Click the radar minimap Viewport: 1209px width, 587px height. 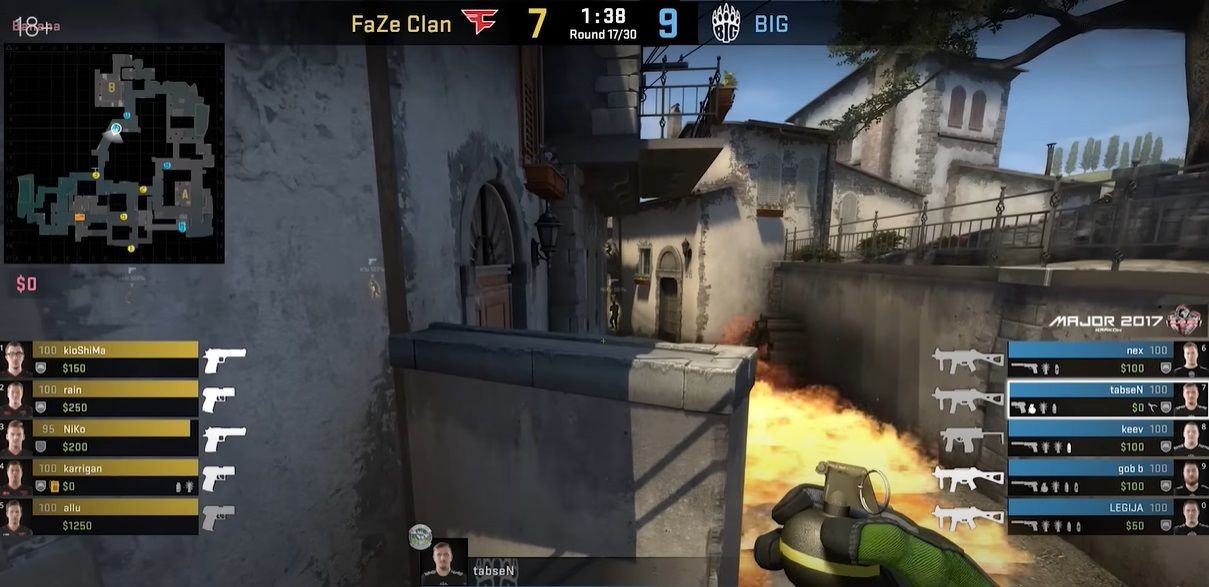[114, 153]
